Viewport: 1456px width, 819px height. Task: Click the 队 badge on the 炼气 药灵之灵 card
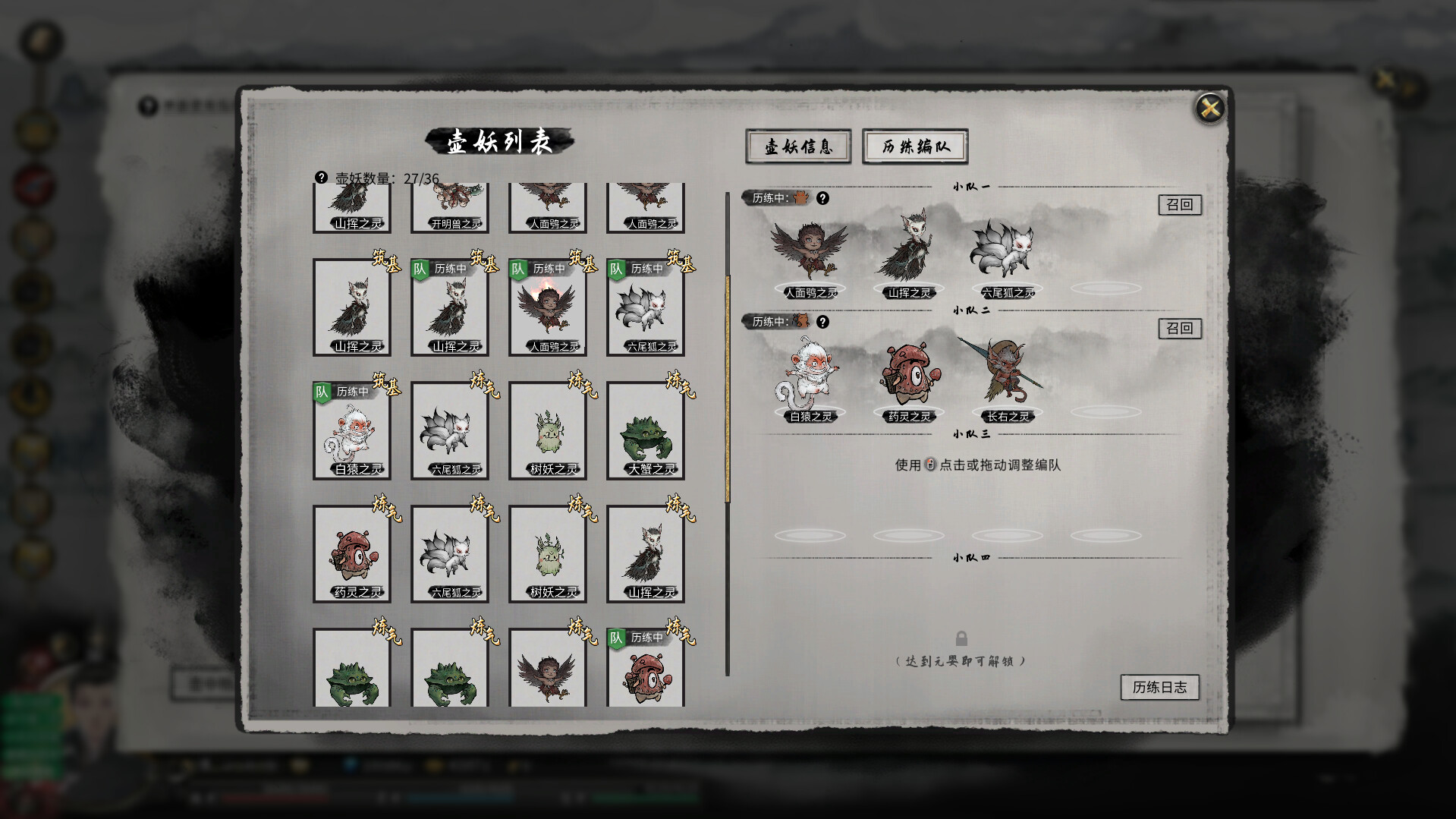617,637
